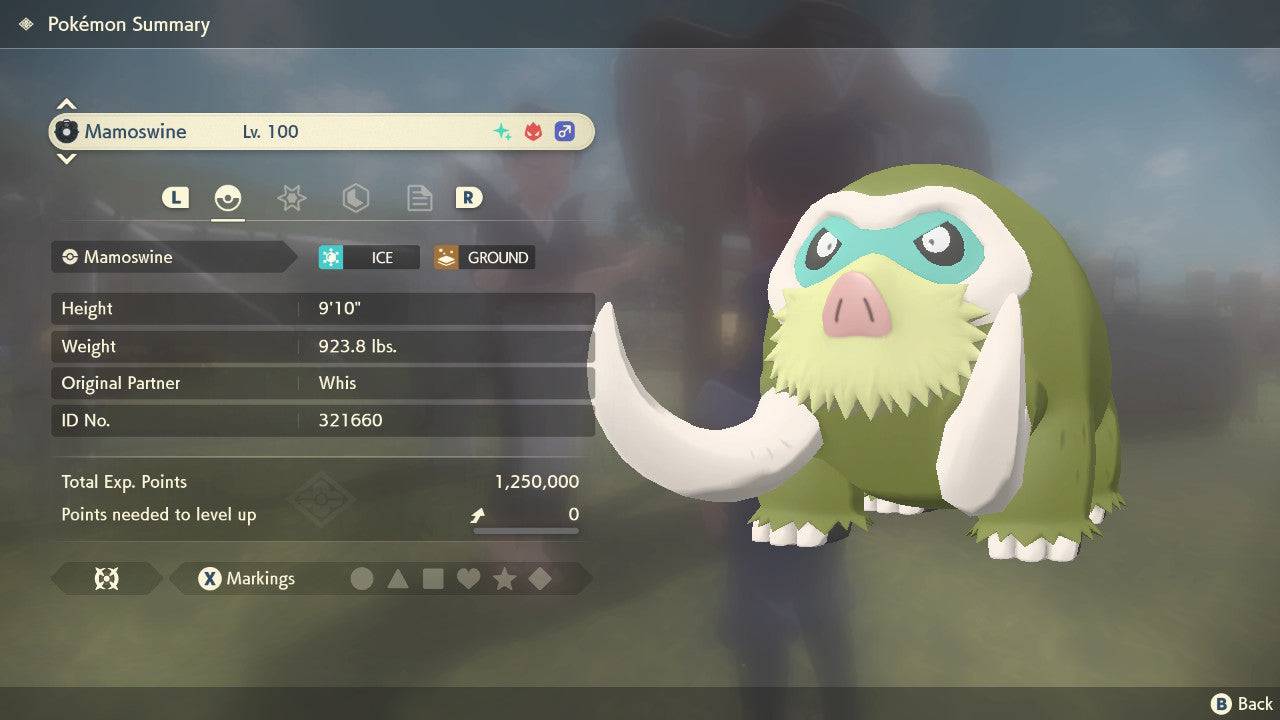This screenshot has height=720, width=1280.
Task: Switch to the Poké Ball general info tab
Action: pyautogui.click(x=228, y=198)
